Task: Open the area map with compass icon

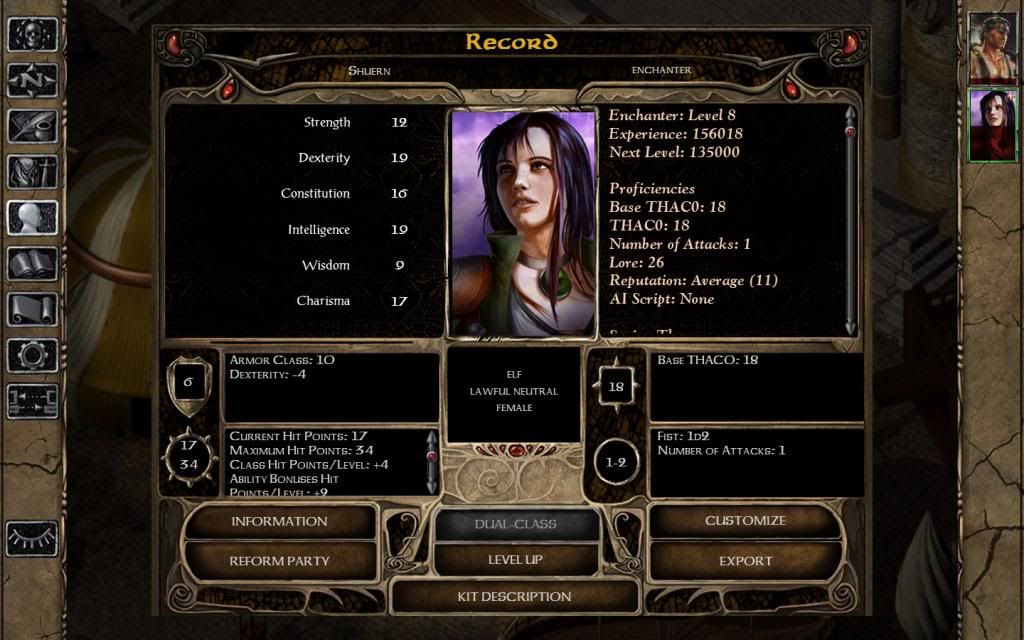Action: pos(32,80)
